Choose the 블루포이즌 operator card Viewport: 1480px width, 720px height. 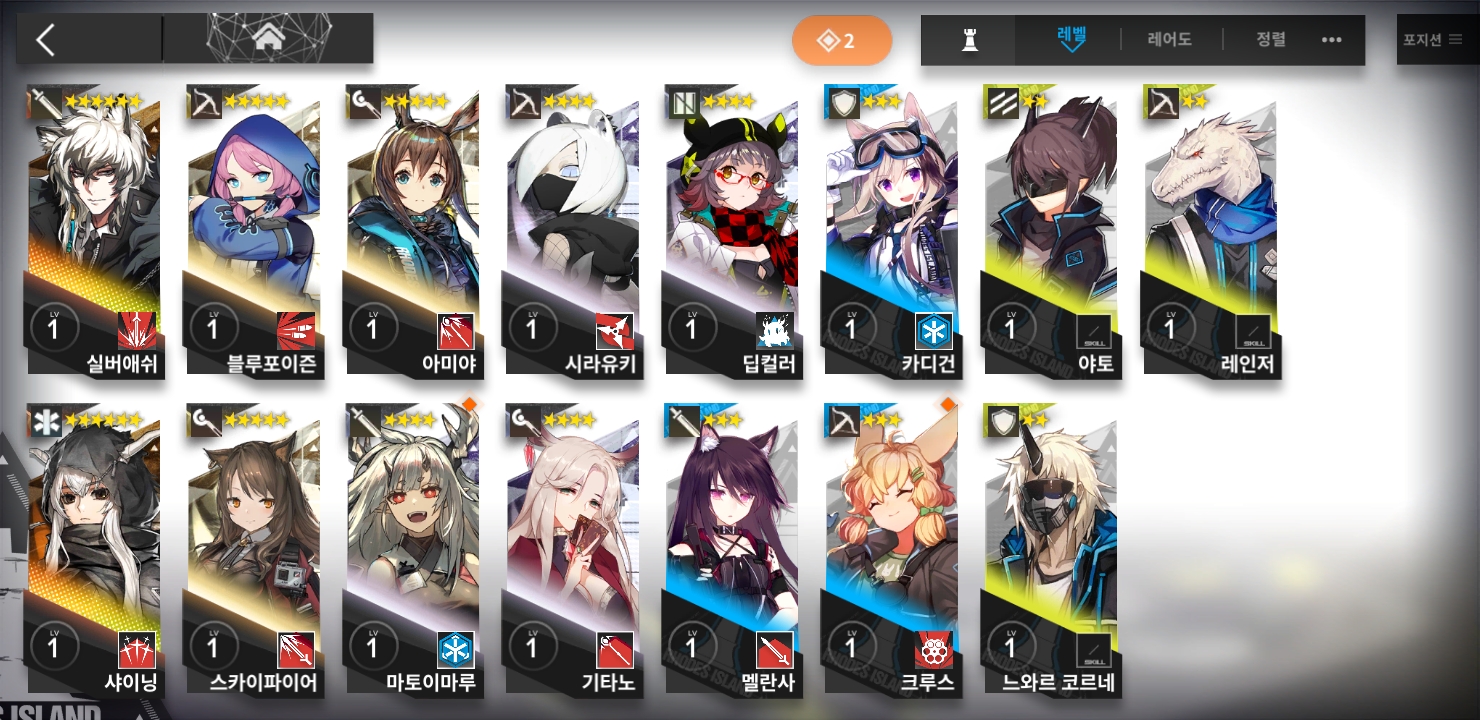click(x=254, y=230)
